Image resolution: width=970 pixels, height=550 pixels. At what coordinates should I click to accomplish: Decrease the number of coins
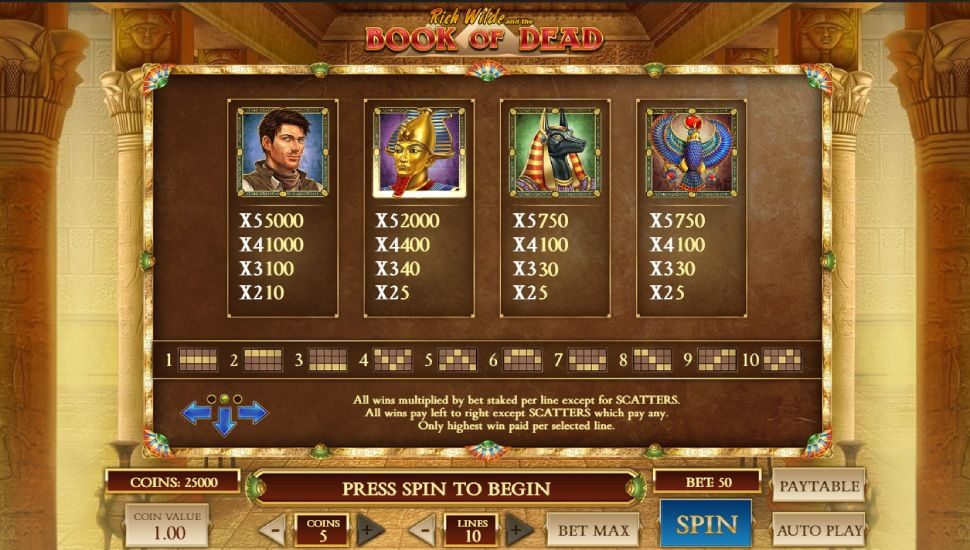pyautogui.click(x=274, y=529)
